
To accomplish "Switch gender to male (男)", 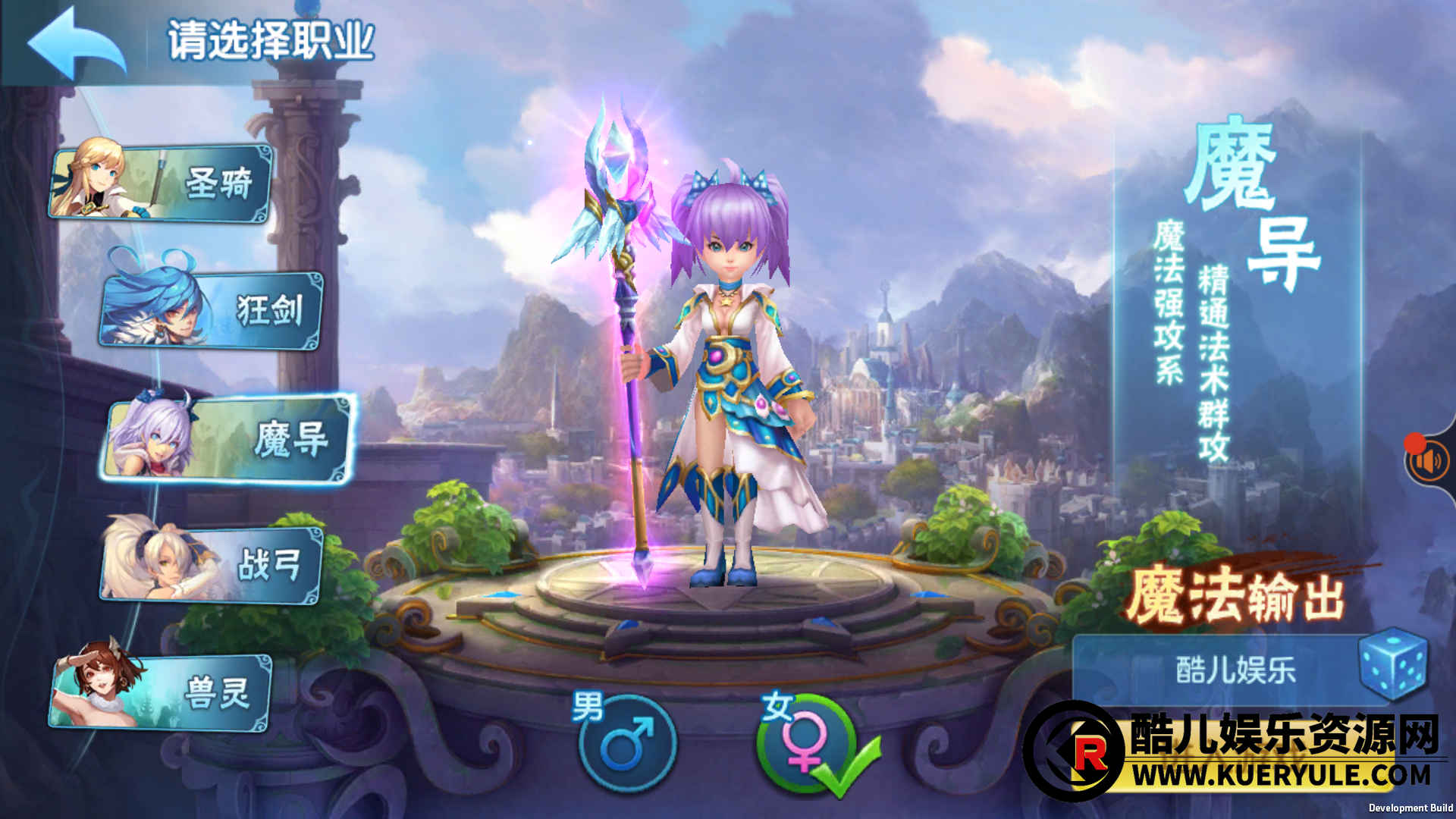I will point(626,743).
